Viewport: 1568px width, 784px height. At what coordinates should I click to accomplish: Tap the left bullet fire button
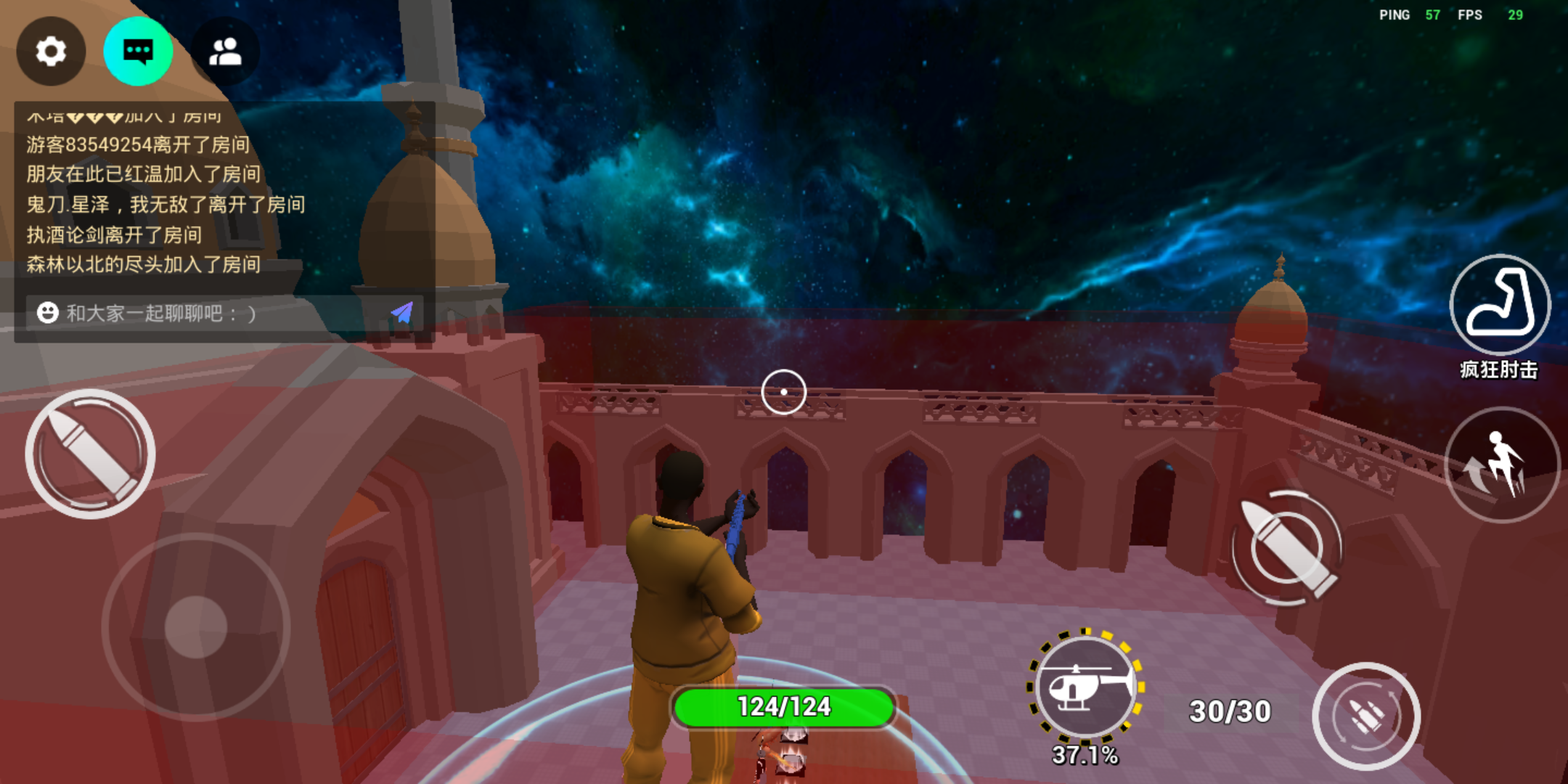[90, 454]
